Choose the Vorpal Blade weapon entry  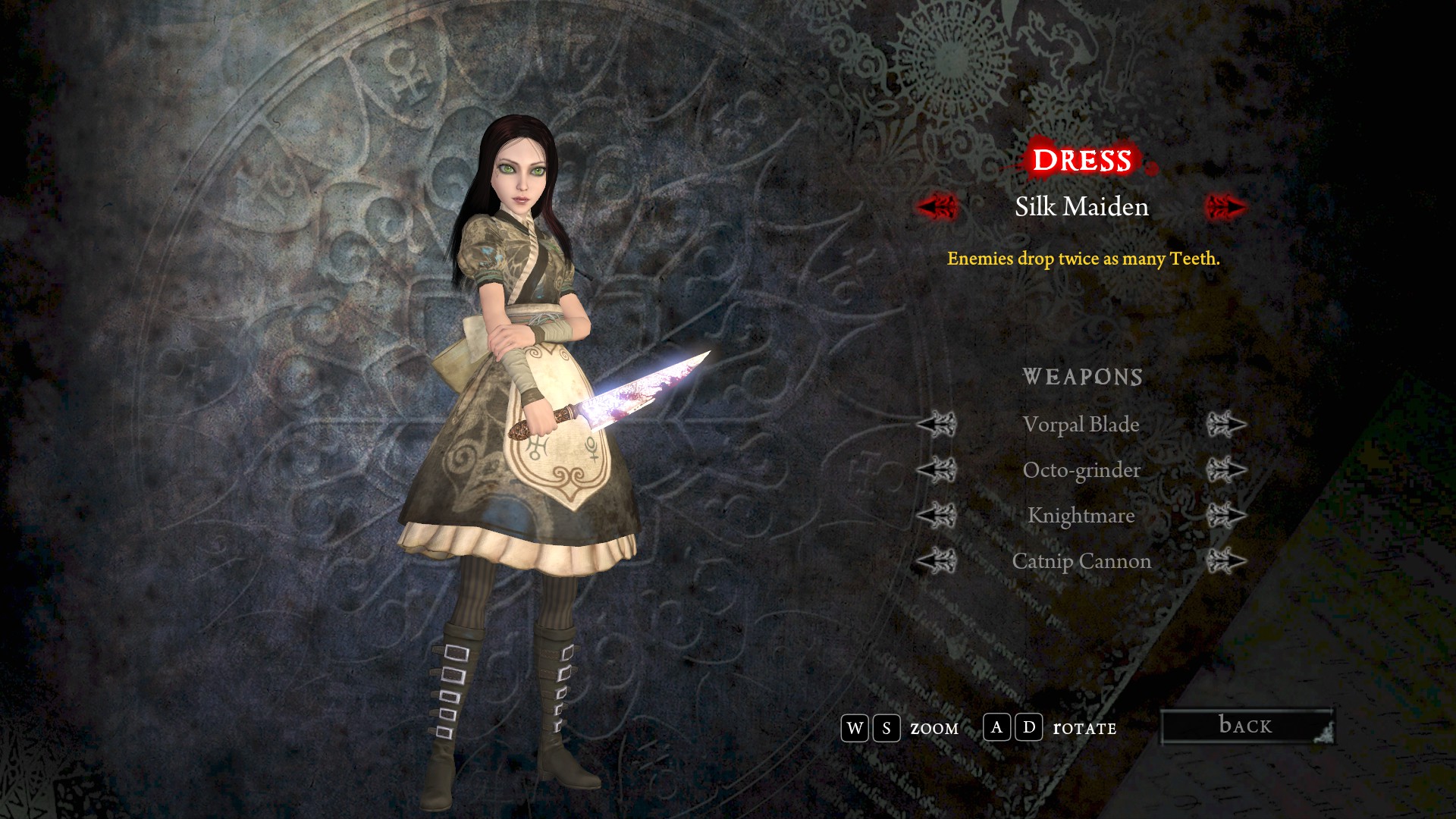coord(1081,425)
